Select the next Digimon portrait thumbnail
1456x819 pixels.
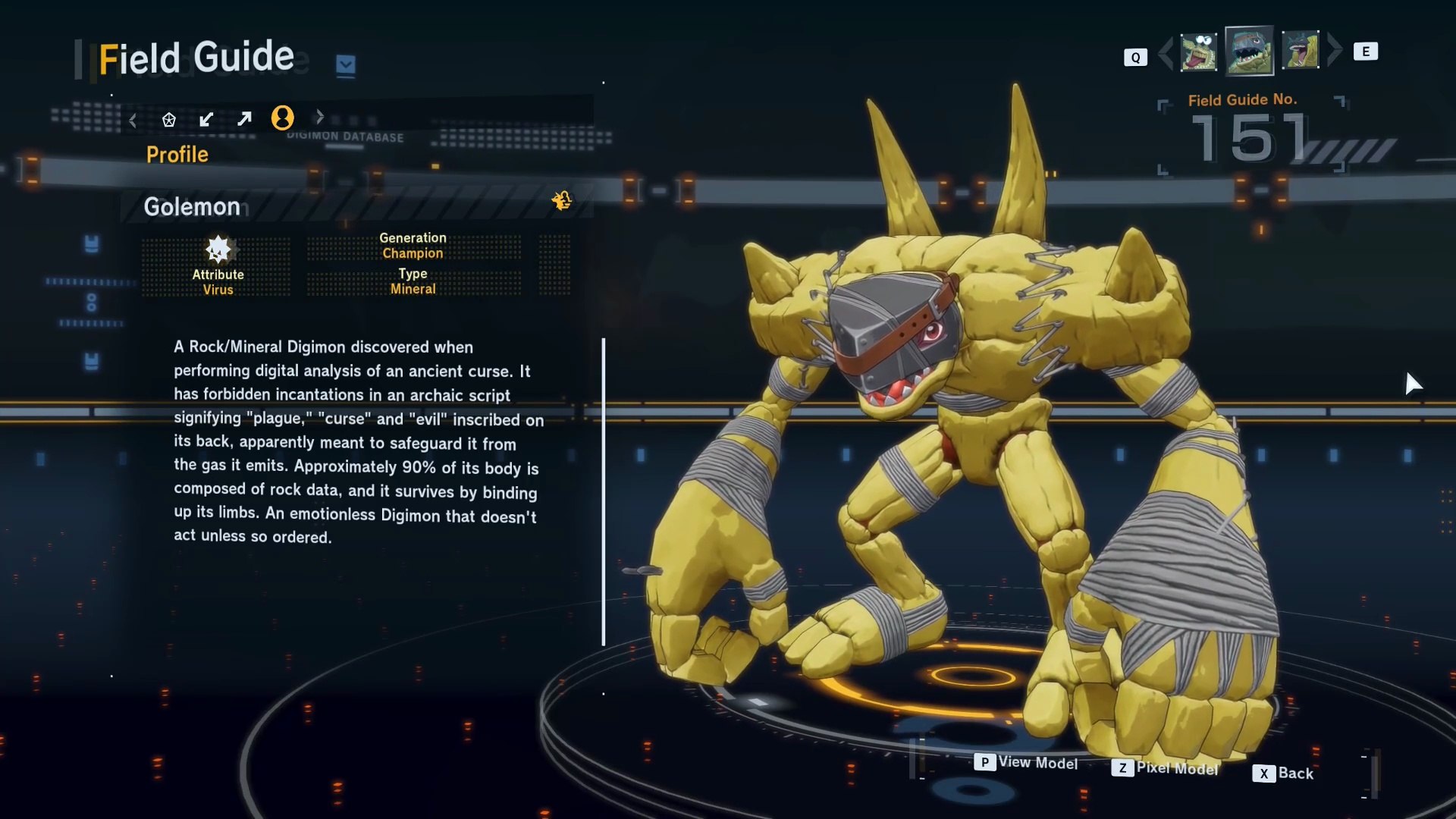coord(1301,50)
